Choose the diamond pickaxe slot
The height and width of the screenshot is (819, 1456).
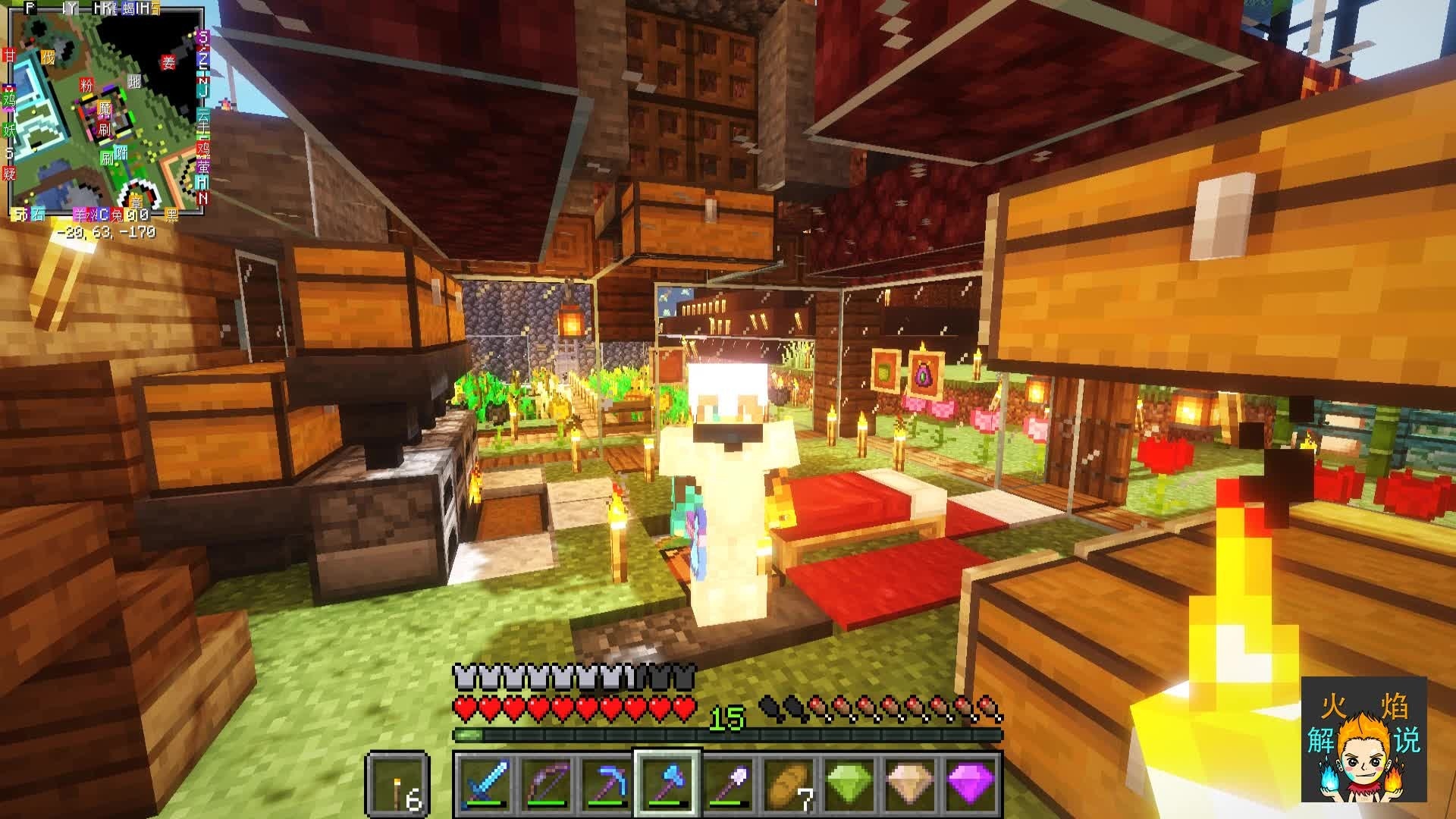tap(606, 783)
